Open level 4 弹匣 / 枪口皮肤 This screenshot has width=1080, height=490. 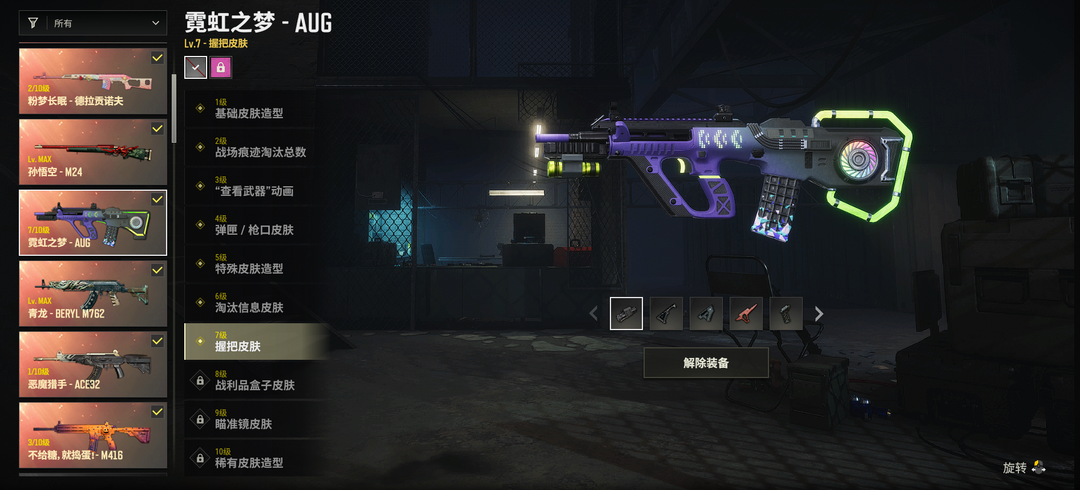(x=255, y=225)
